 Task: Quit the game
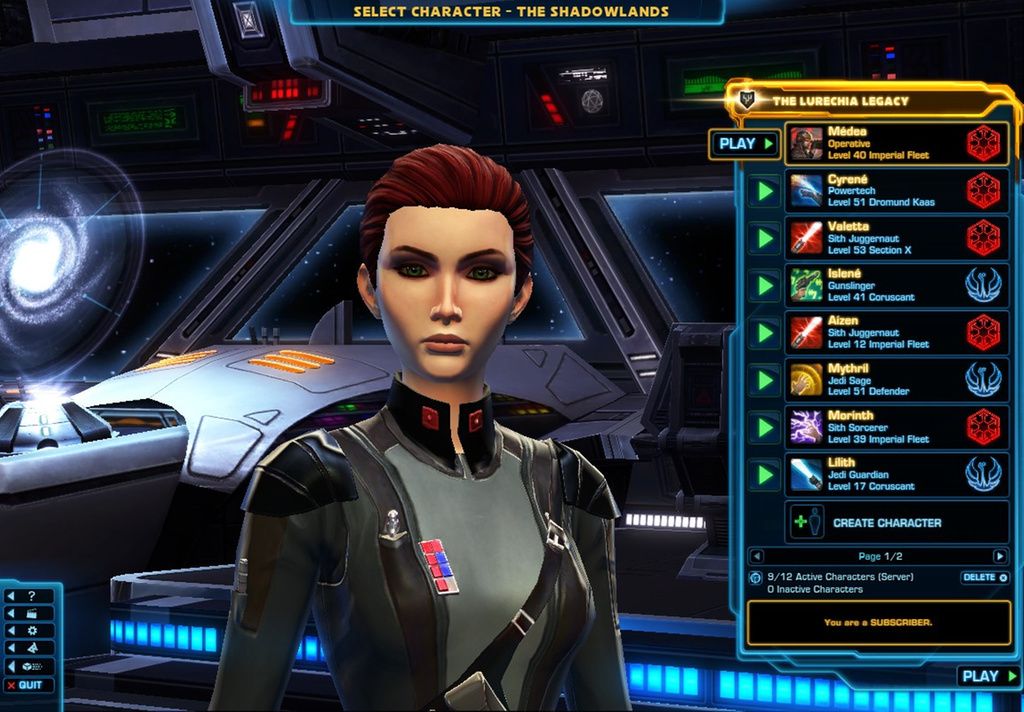click(30, 685)
